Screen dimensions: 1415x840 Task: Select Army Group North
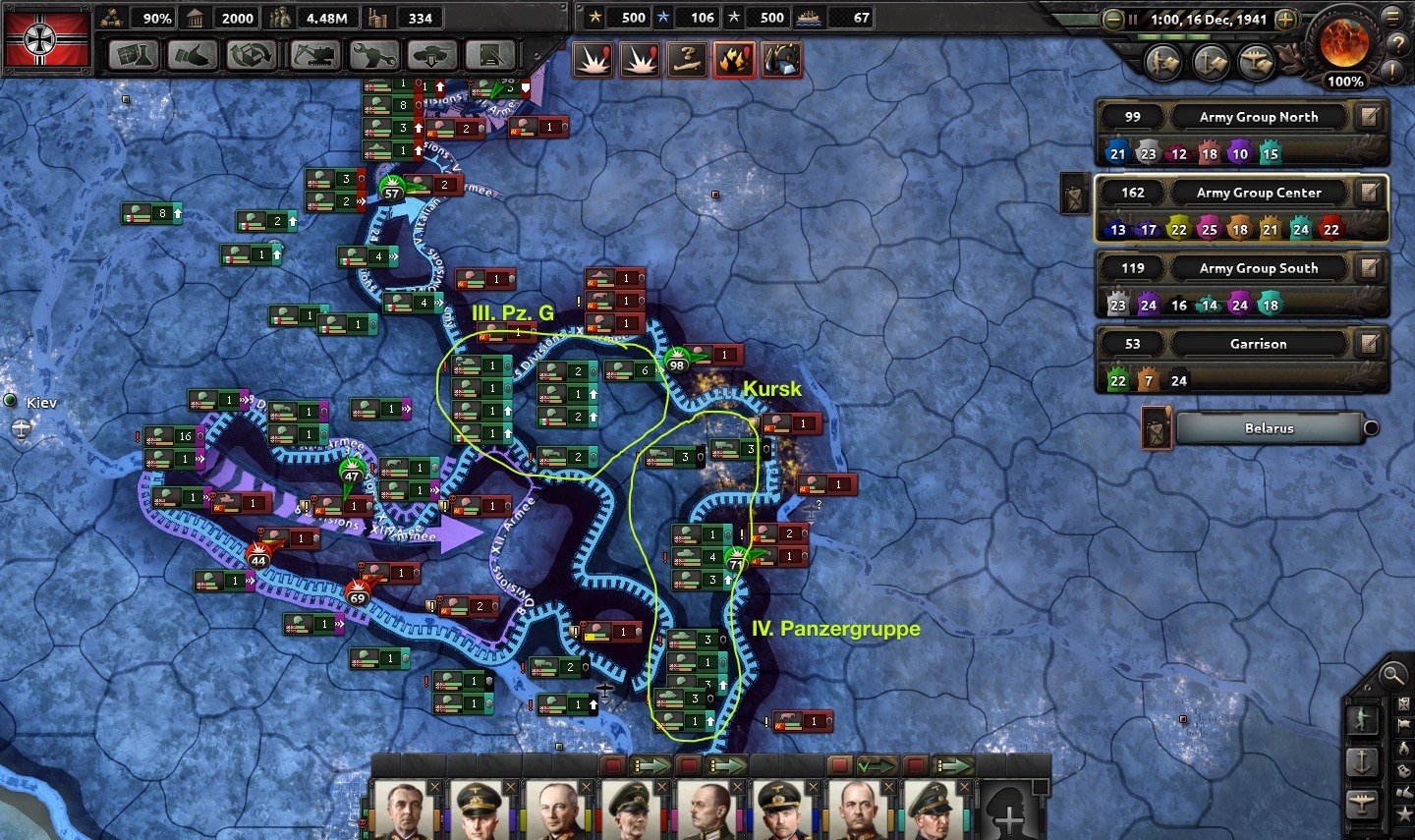[1258, 117]
